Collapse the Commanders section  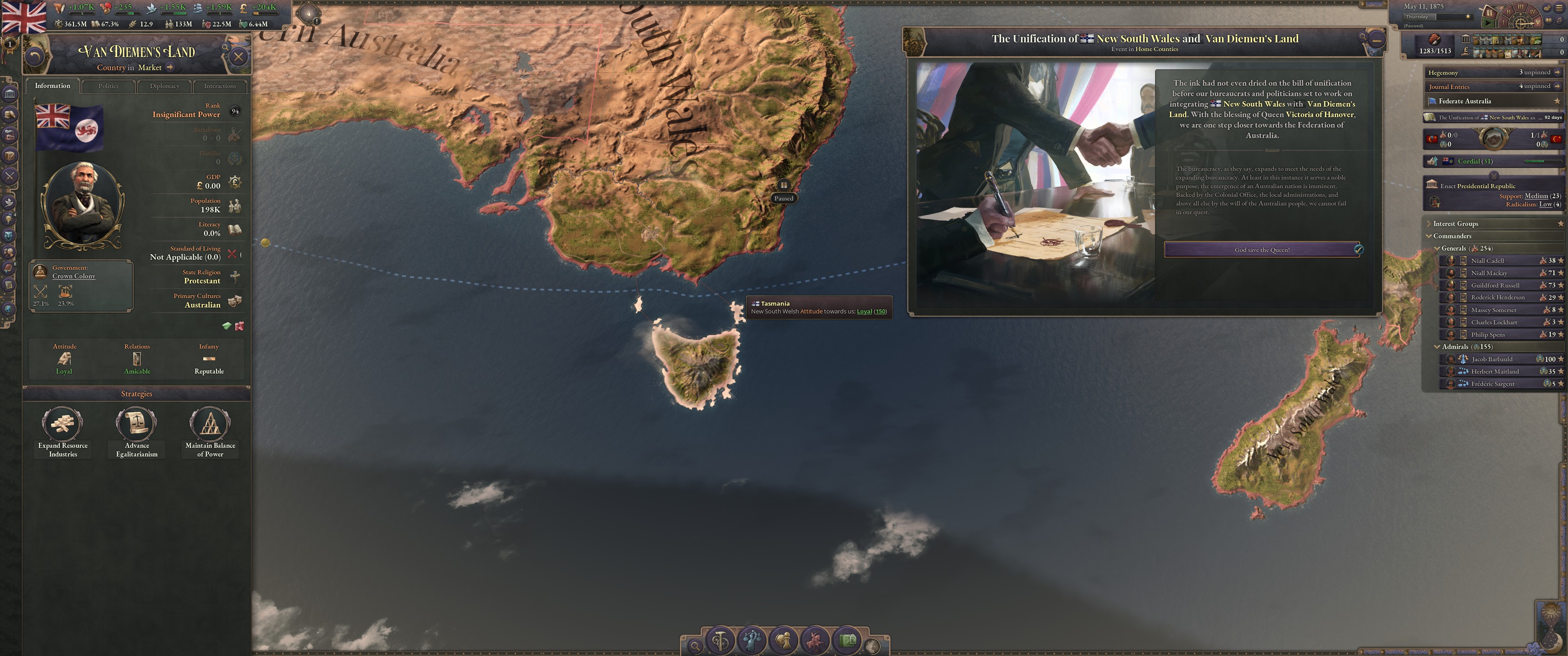pyautogui.click(x=1429, y=236)
